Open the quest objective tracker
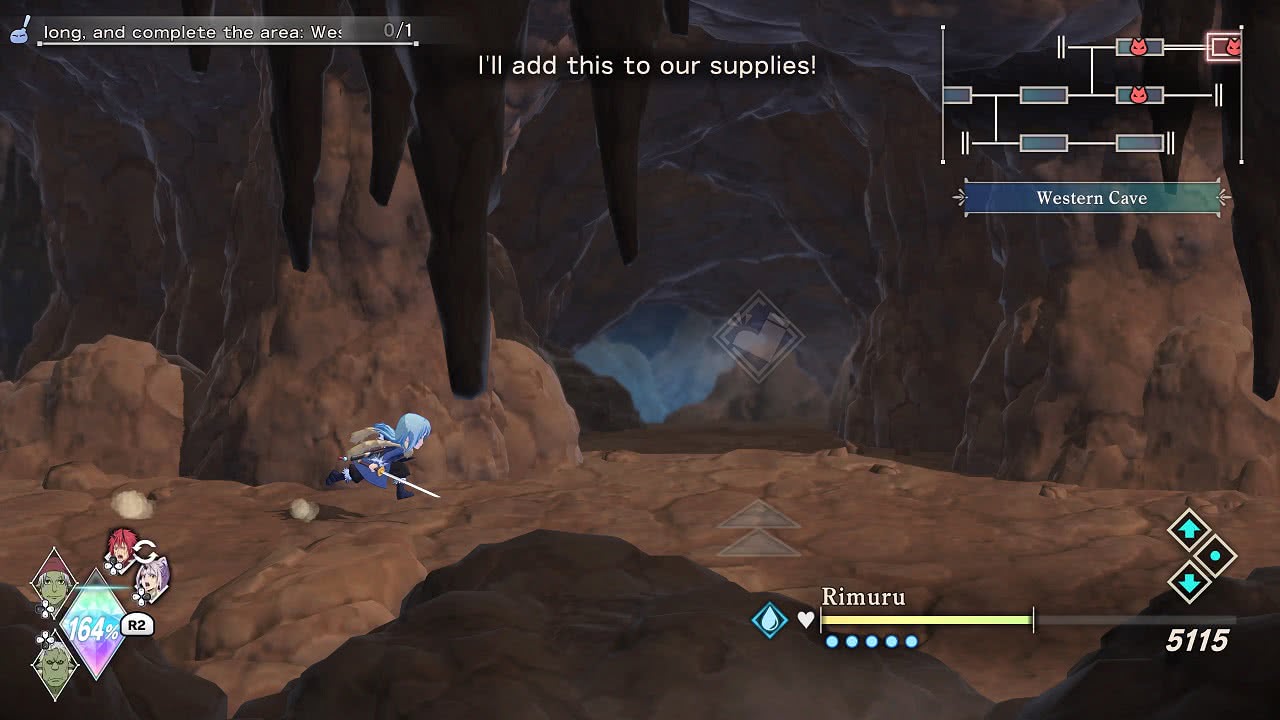The height and width of the screenshot is (720, 1280). pos(226,32)
